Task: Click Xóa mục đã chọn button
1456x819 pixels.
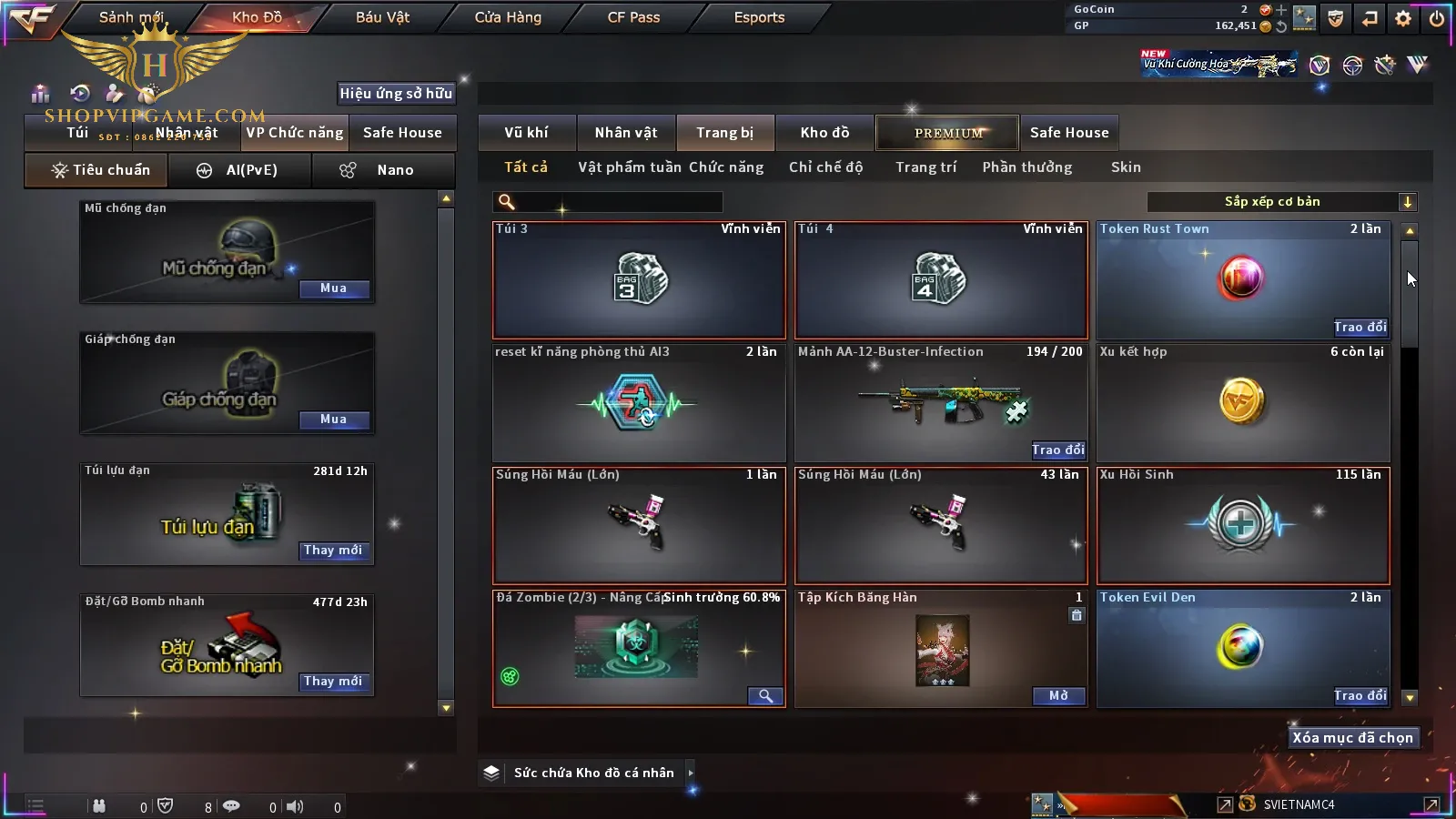Action: 1352,738
